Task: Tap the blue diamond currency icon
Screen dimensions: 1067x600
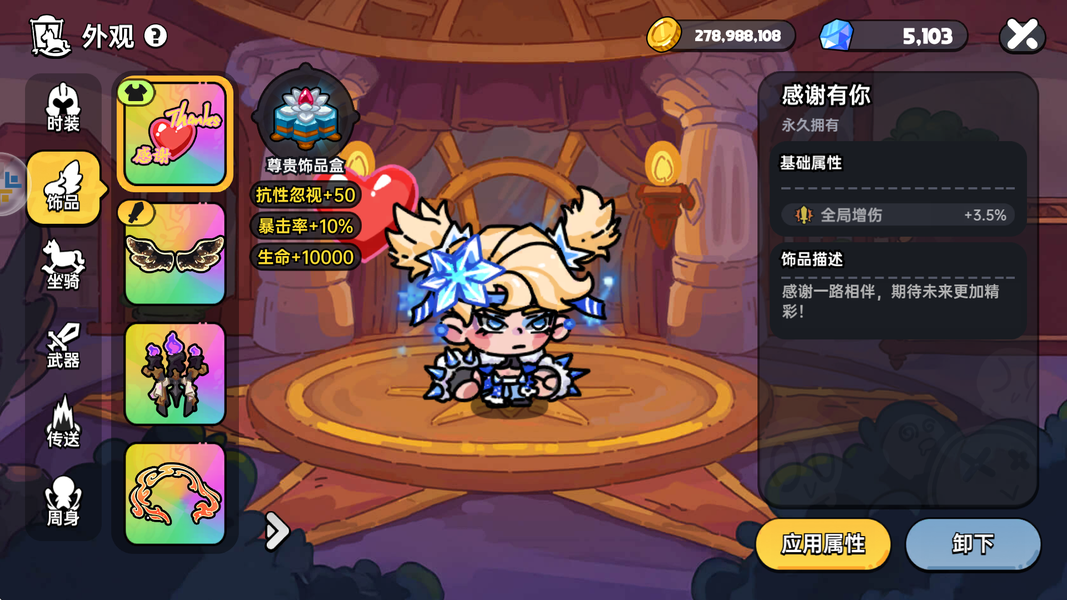Action: (x=836, y=36)
